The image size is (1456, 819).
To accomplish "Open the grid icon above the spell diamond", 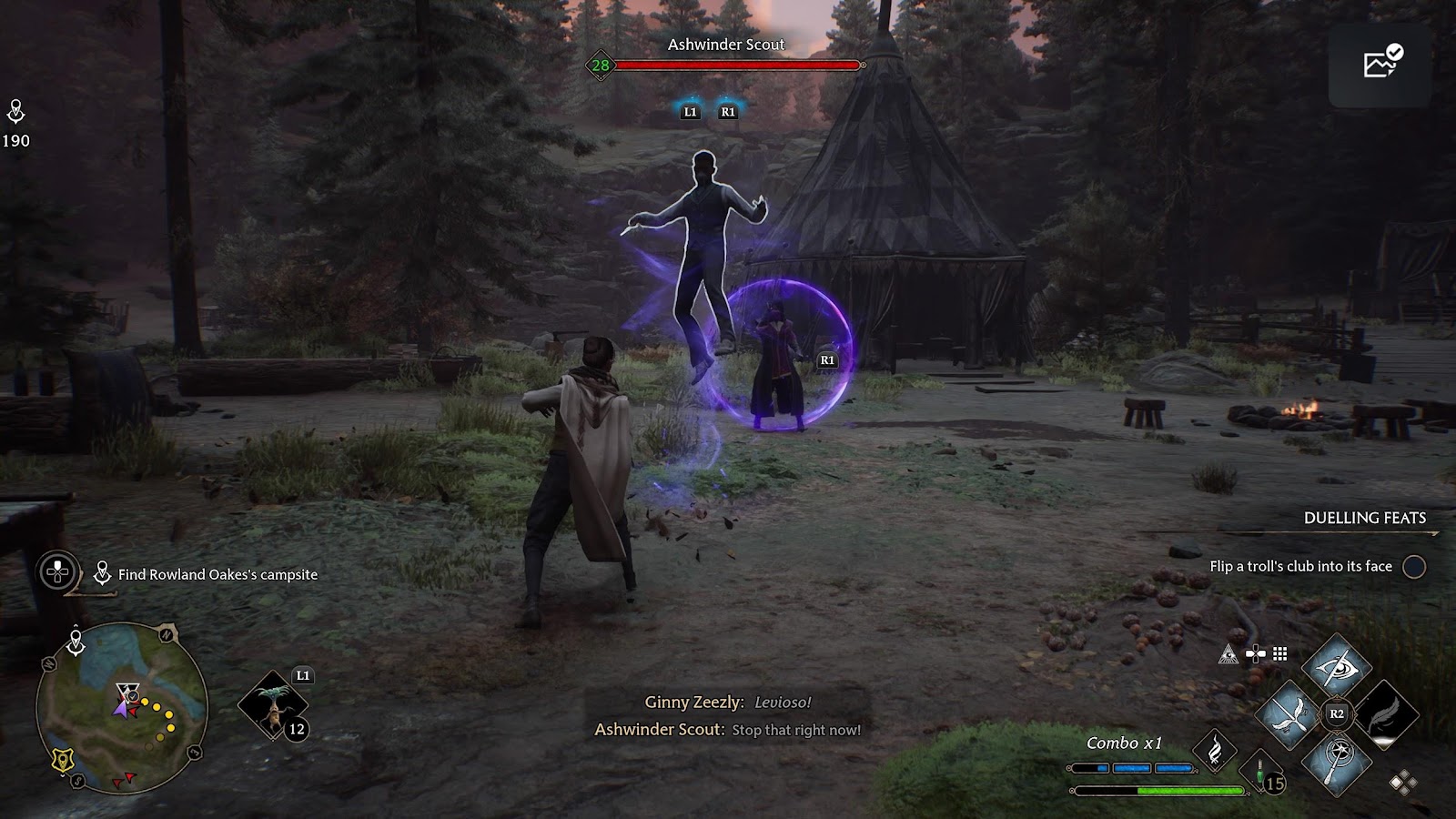I will pos(1280,653).
